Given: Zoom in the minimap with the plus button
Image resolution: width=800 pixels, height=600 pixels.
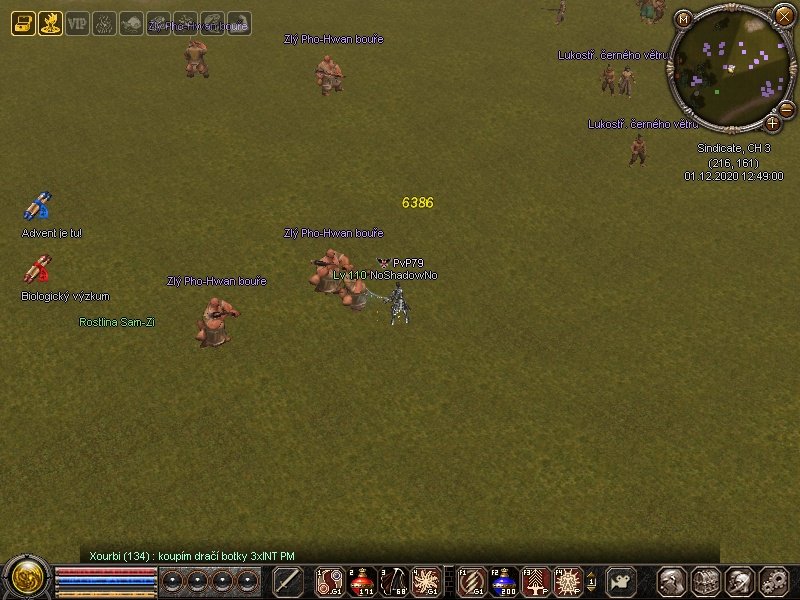Looking at the screenshot, I should pyautogui.click(x=773, y=123).
